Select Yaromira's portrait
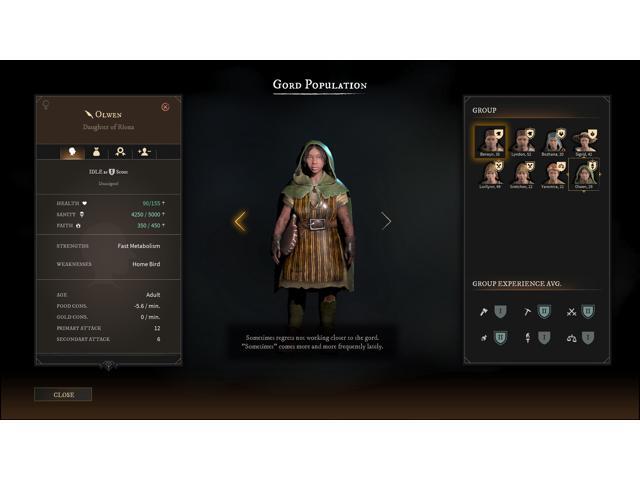 pyautogui.click(x=553, y=173)
